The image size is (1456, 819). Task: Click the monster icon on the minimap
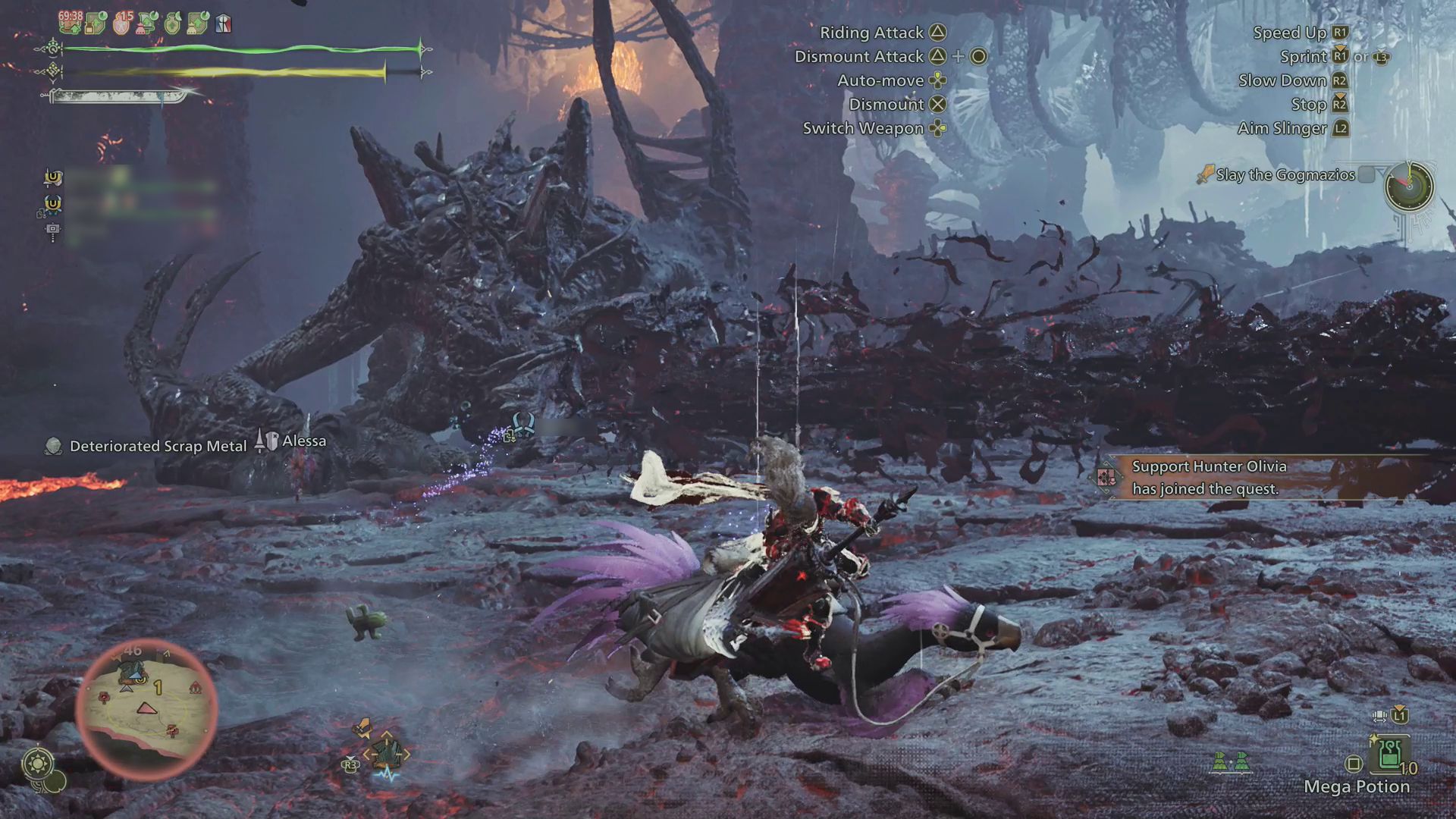[x=133, y=672]
